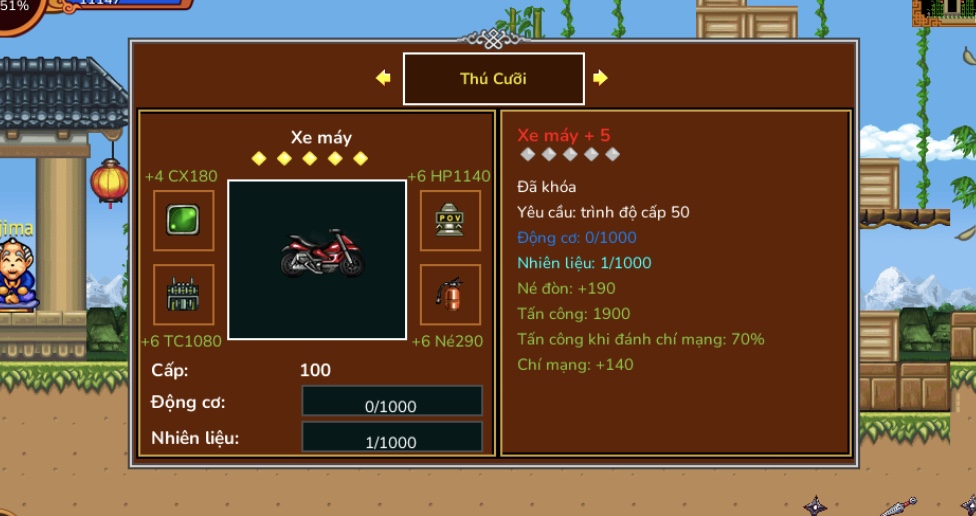Image resolution: width=976 pixels, height=516 pixels.
Task: Go to previous category with left arrow
Action: tap(383, 78)
